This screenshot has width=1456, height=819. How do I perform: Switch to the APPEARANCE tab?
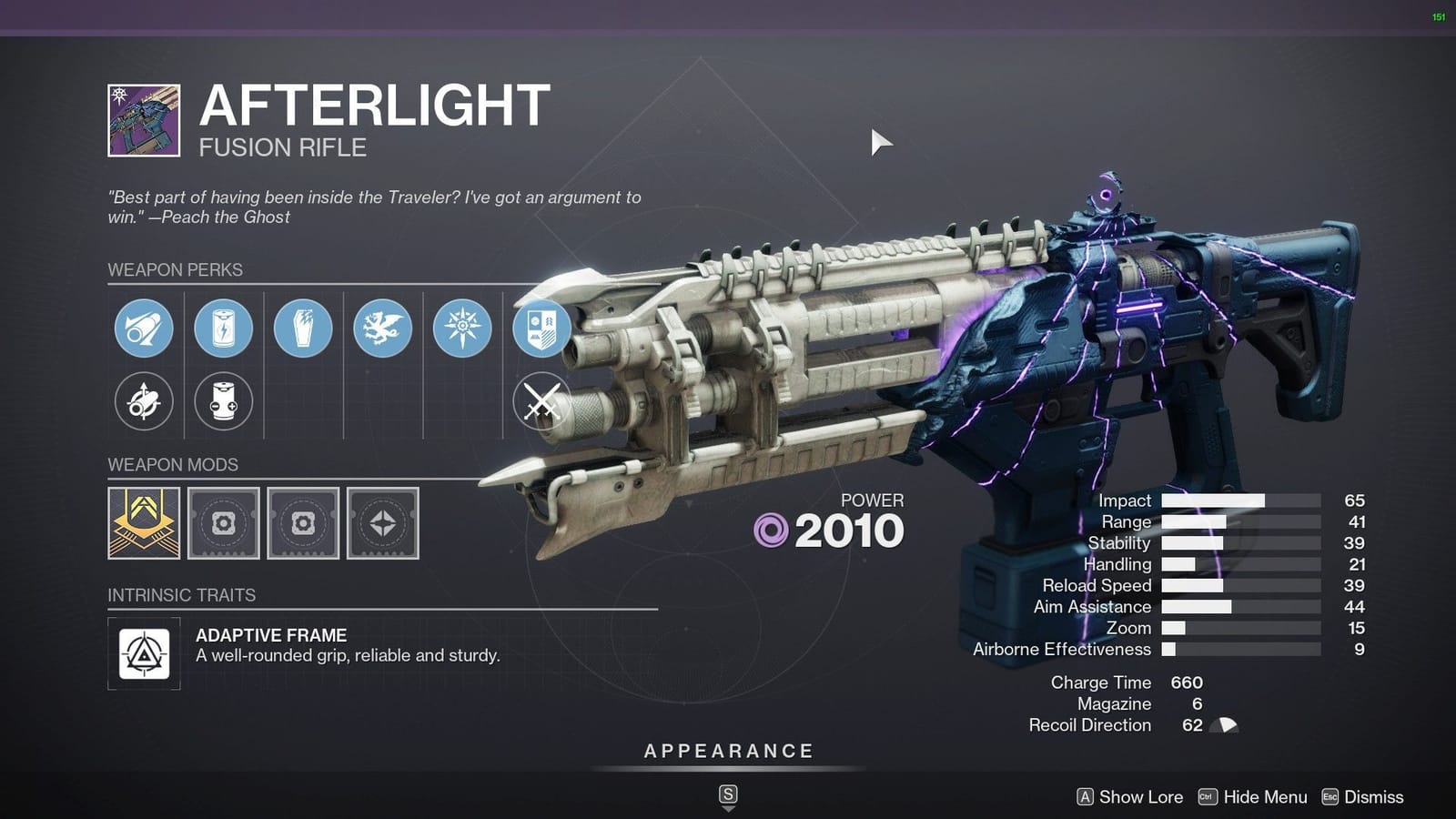[x=727, y=751]
